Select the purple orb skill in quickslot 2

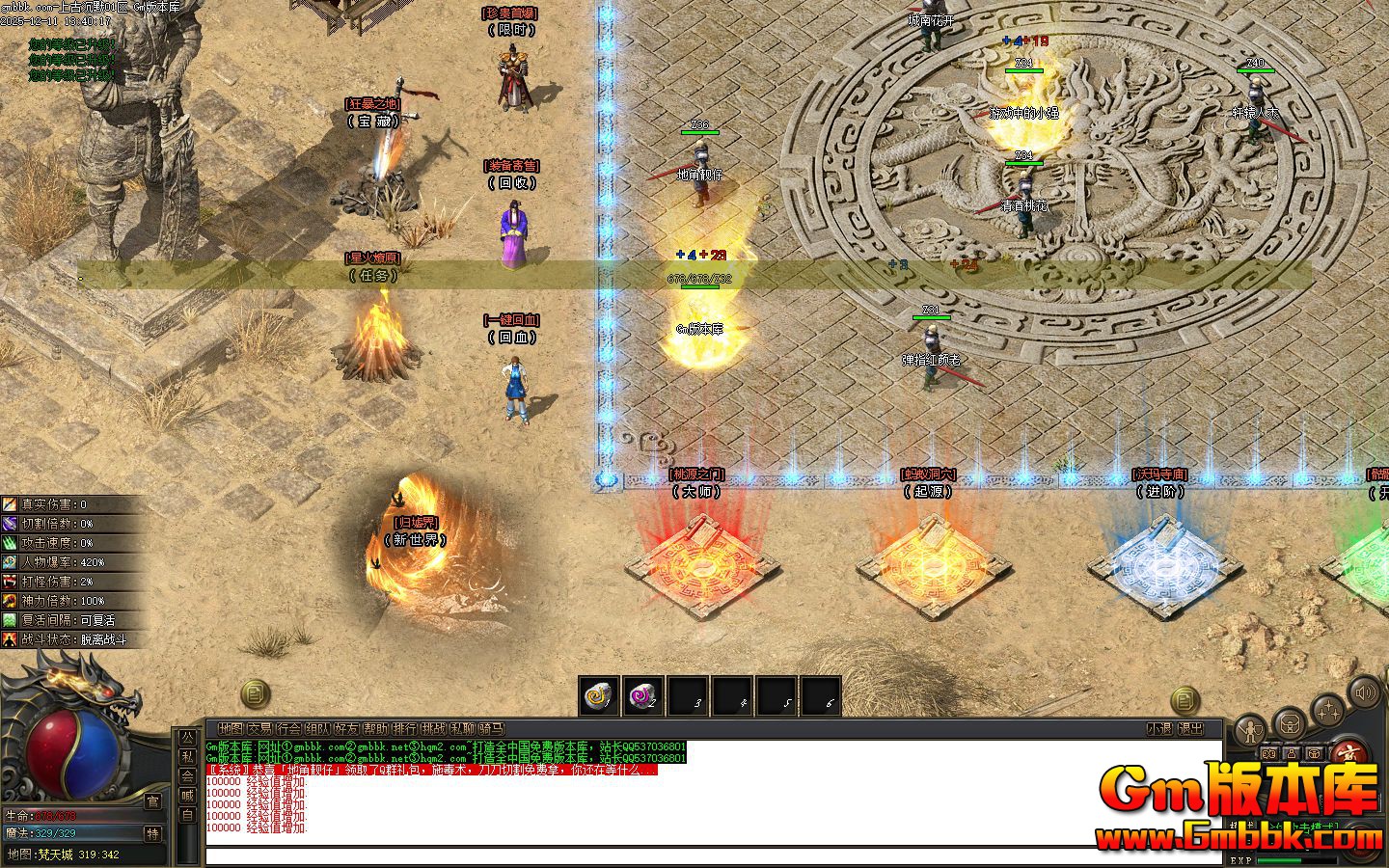coord(644,696)
